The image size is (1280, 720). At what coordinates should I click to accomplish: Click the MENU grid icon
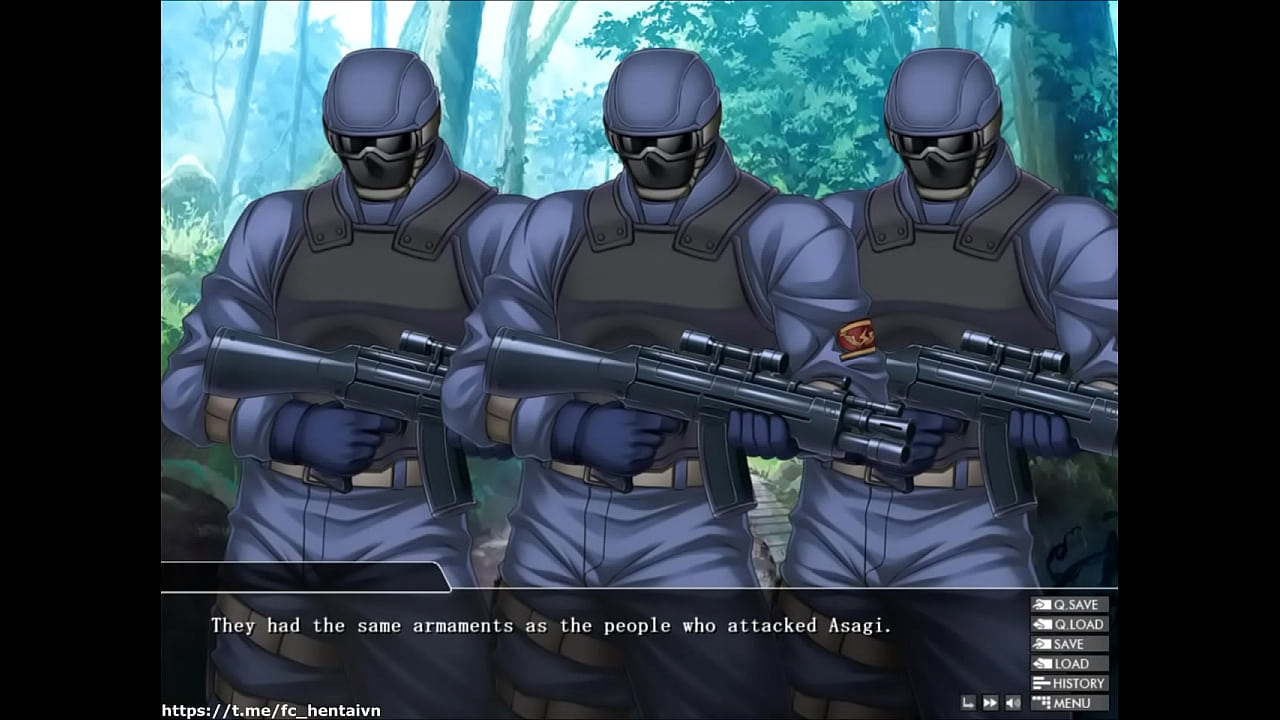click(x=1041, y=702)
